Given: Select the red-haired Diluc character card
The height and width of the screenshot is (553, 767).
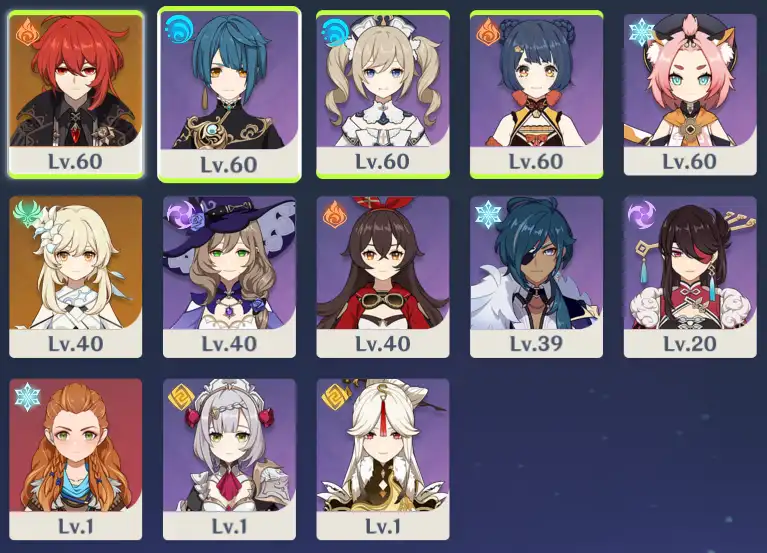Looking at the screenshot, I should 76,92.
